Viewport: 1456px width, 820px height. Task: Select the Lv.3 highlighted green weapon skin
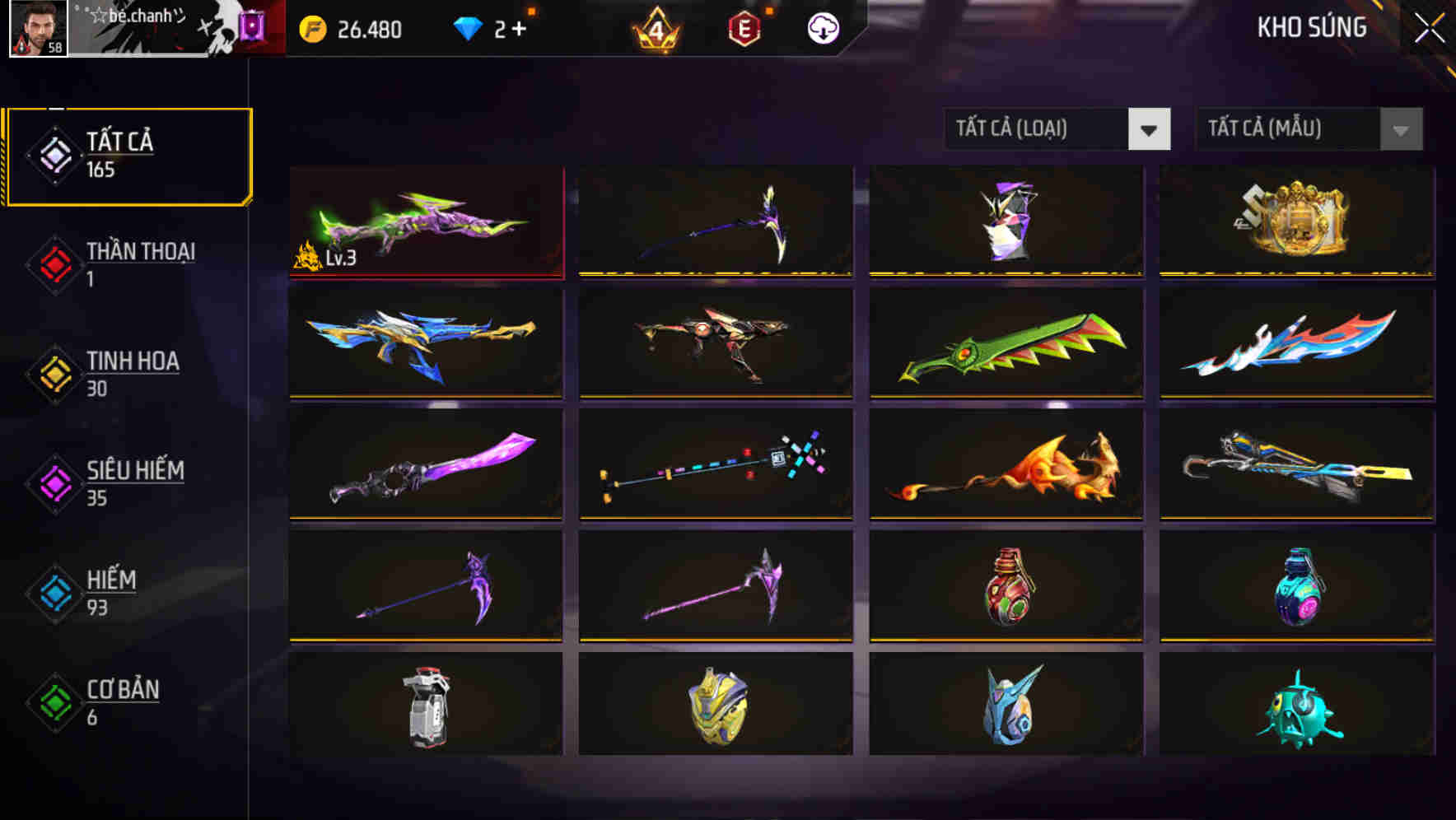(x=425, y=221)
